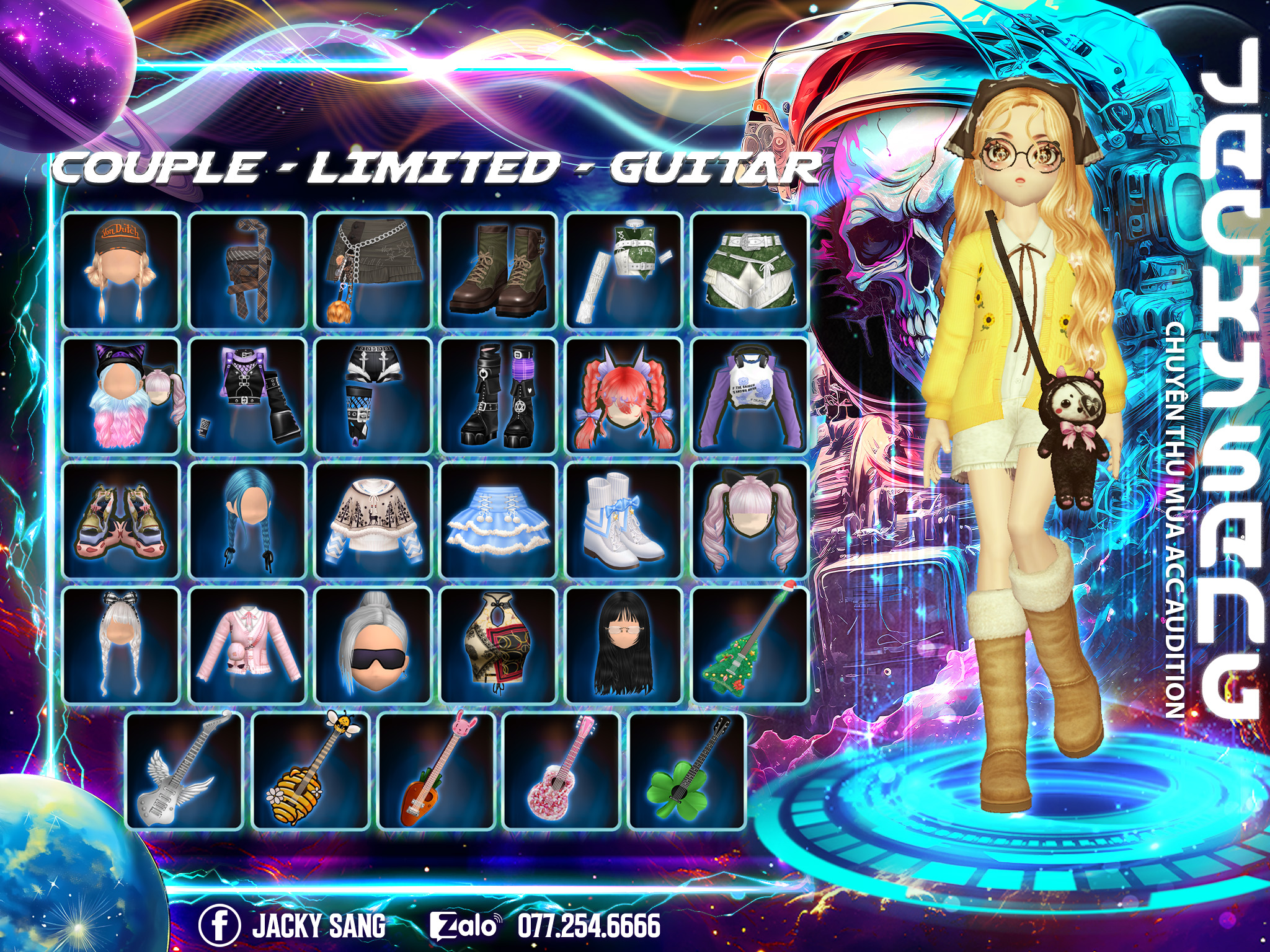The image size is (1270, 952).
Task: Choose the gray hair with black sunglasses
Action: (x=373, y=646)
